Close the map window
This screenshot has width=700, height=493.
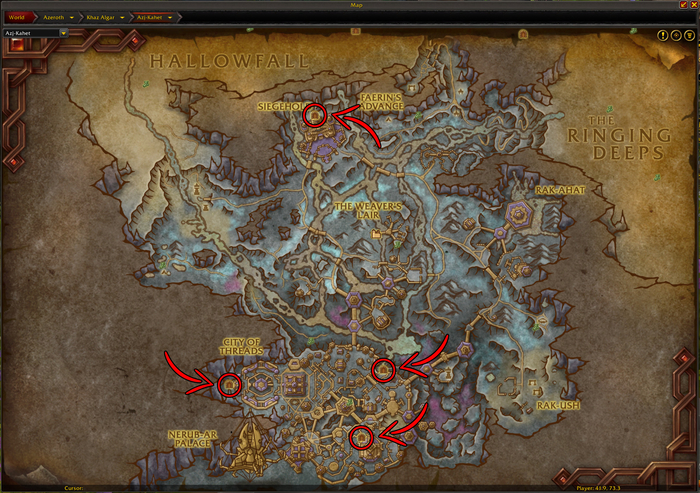coord(693,5)
